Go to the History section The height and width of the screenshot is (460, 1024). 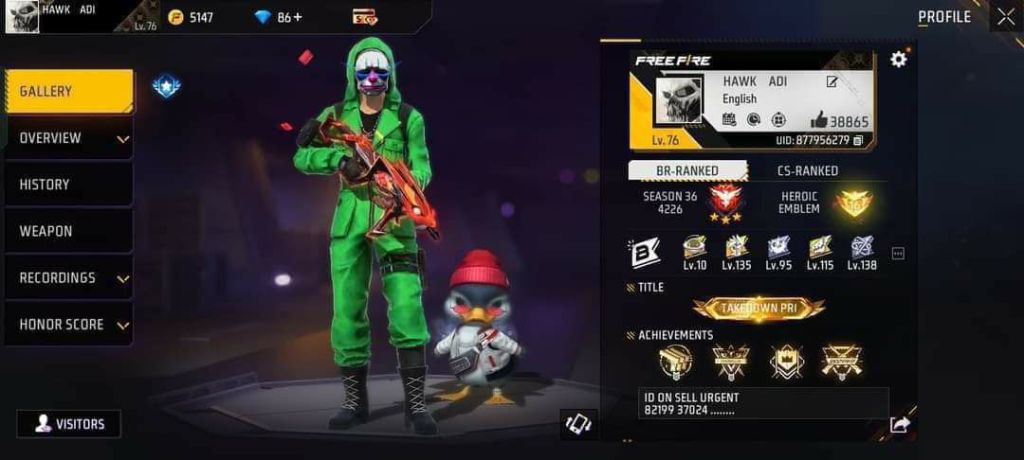point(68,185)
